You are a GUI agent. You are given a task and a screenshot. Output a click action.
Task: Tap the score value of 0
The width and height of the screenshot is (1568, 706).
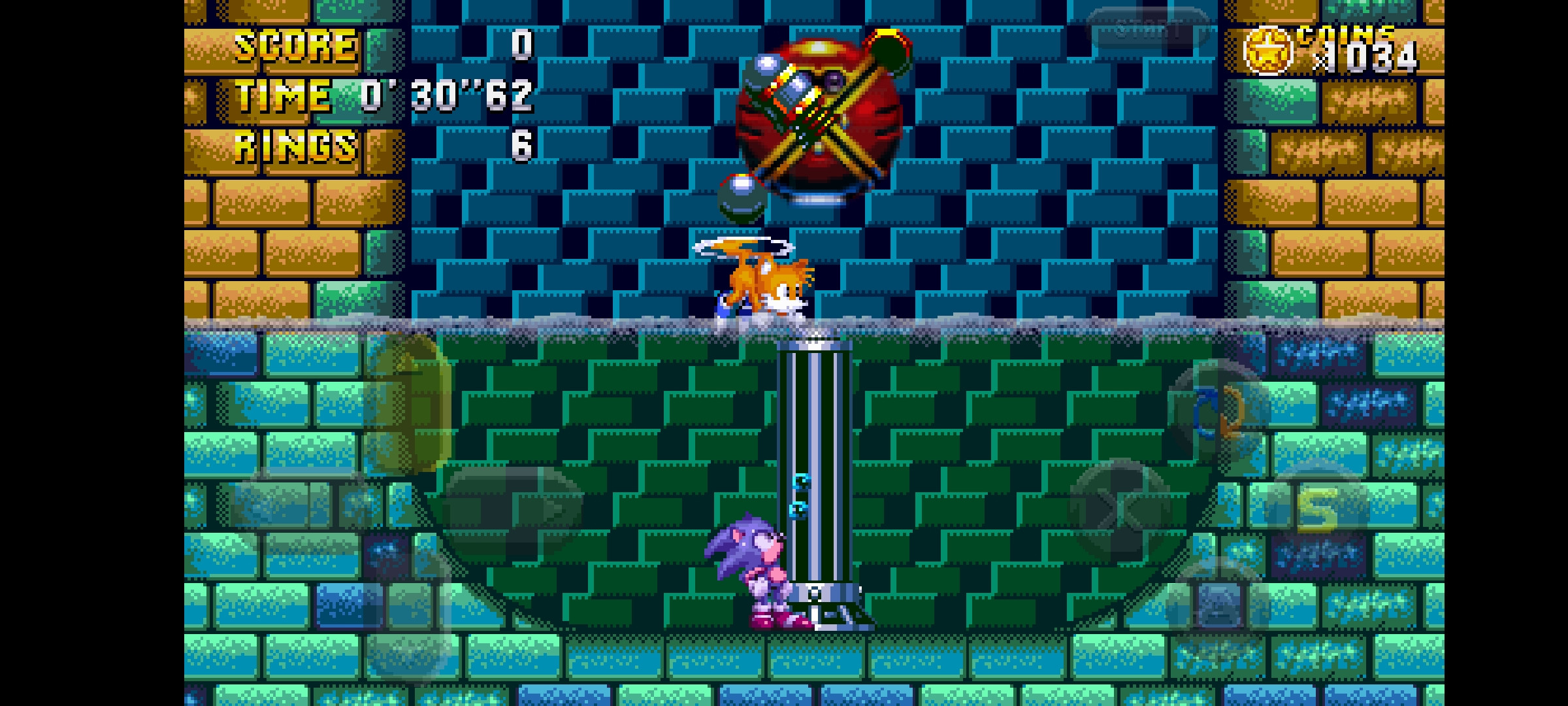click(523, 44)
